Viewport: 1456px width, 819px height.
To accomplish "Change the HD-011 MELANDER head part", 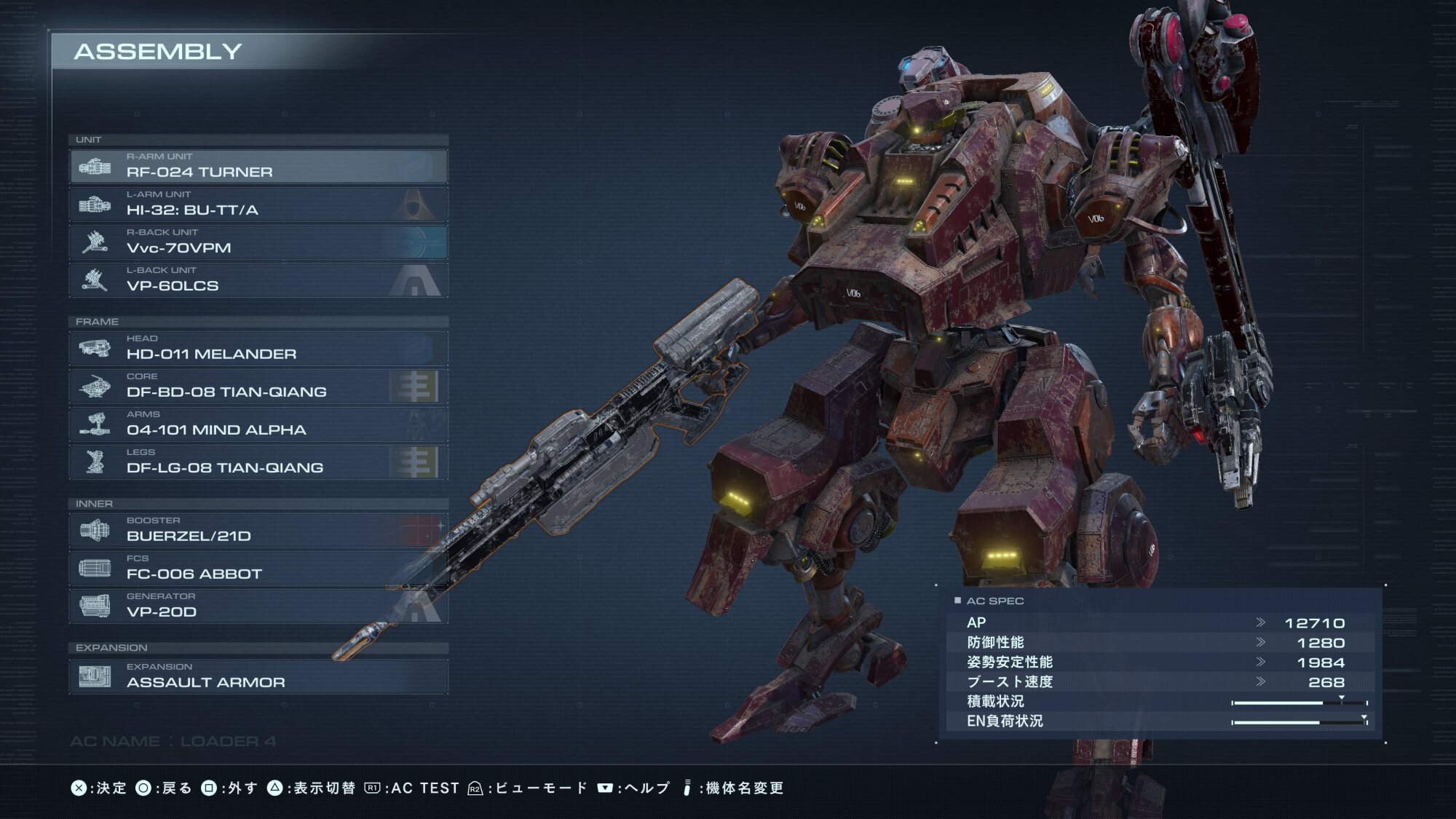I will click(258, 349).
